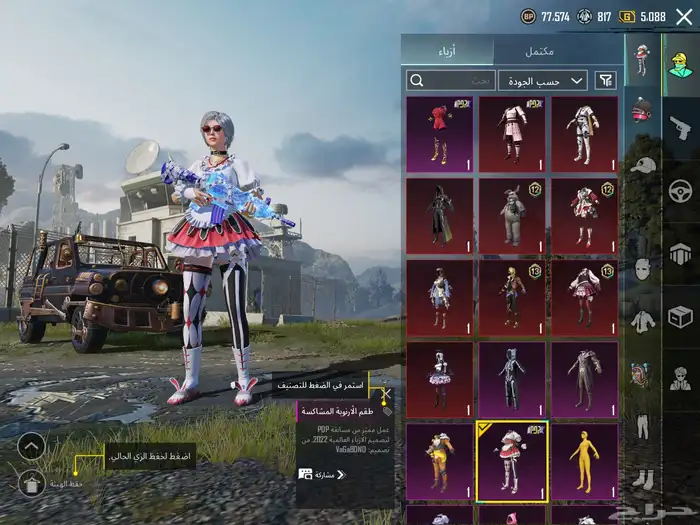Image resolution: width=700 pixels, height=525 pixels.
Task: Click the مشاركة share button
Action: (x=322, y=474)
